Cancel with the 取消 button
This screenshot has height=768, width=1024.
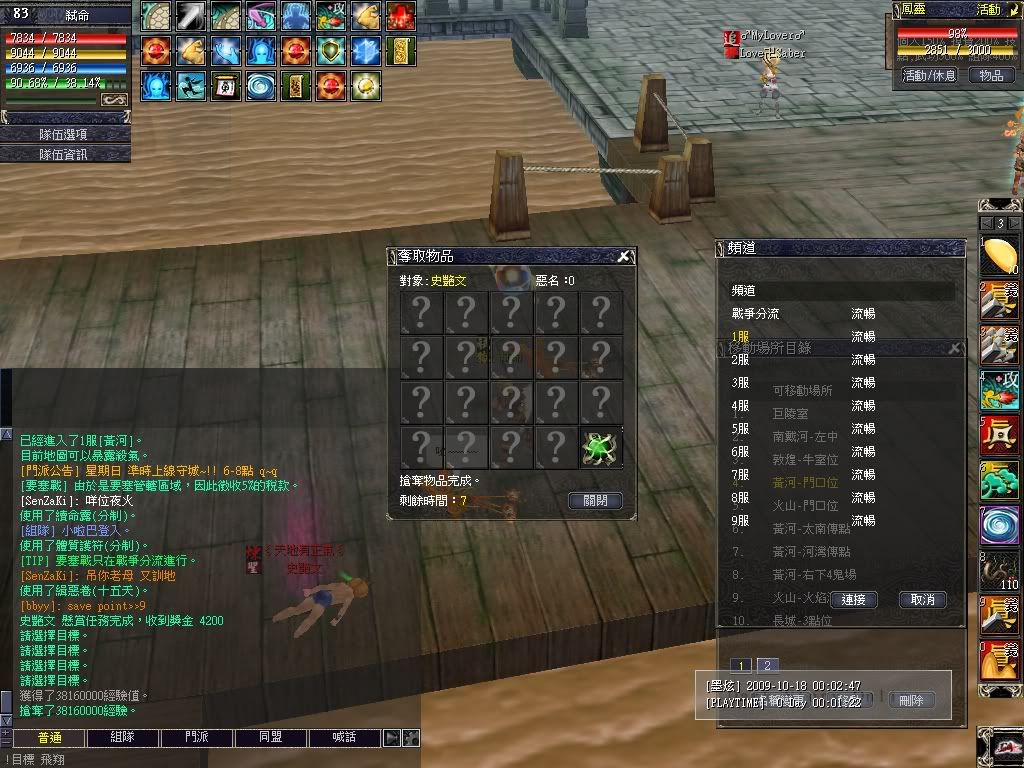922,600
